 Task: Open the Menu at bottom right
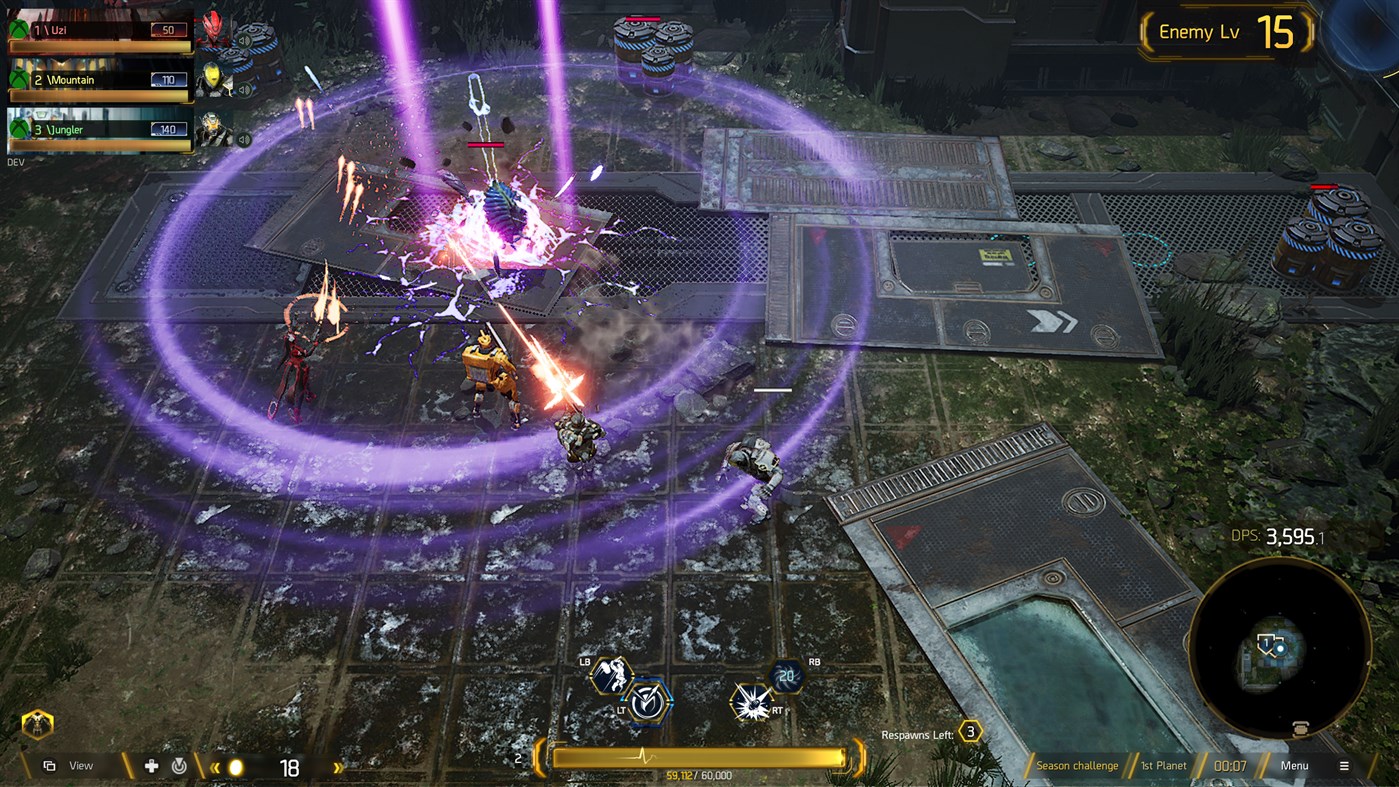(x=1296, y=765)
